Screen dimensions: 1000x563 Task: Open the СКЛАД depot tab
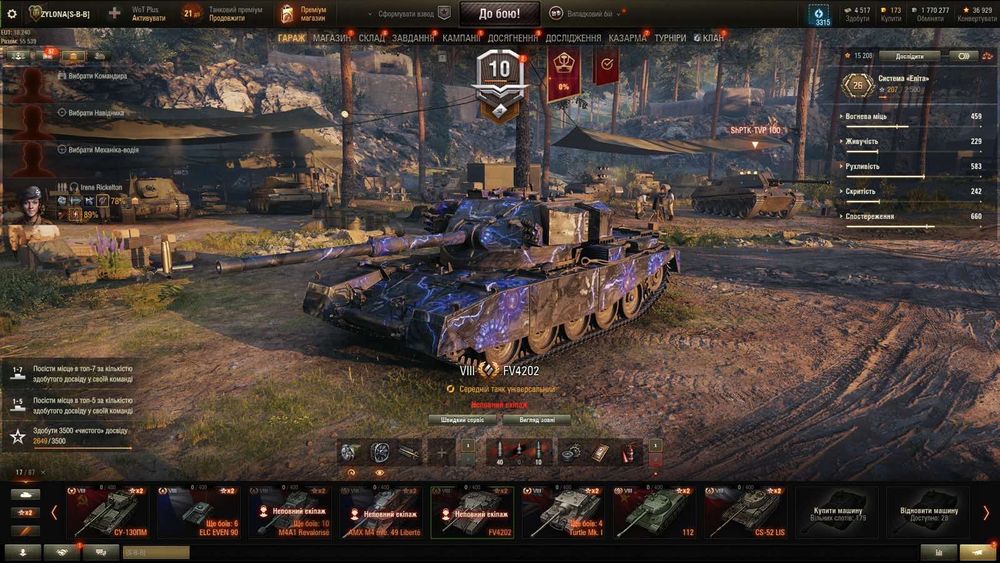(x=372, y=38)
